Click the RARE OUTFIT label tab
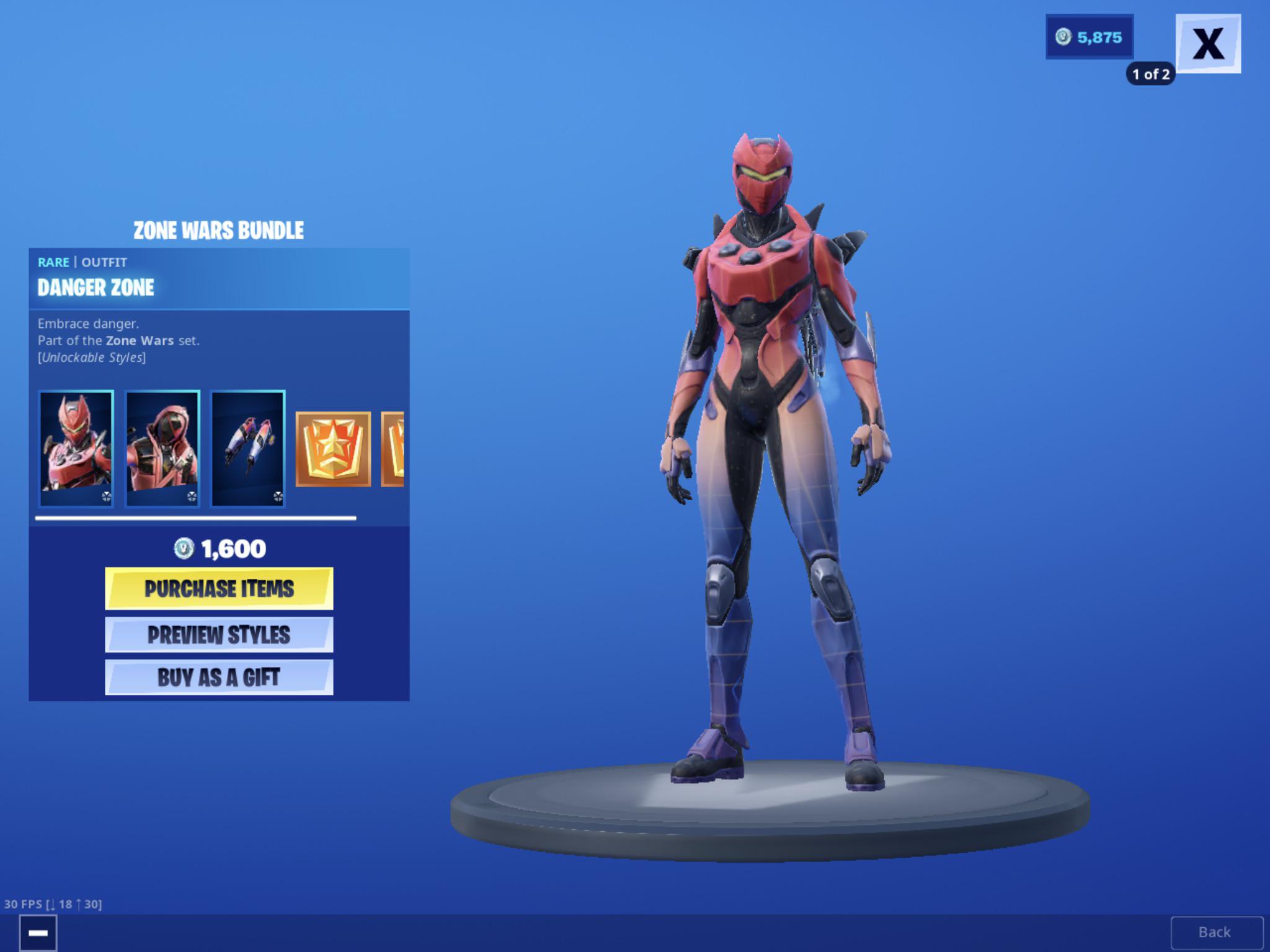This screenshot has width=1270, height=952. pos(82,262)
